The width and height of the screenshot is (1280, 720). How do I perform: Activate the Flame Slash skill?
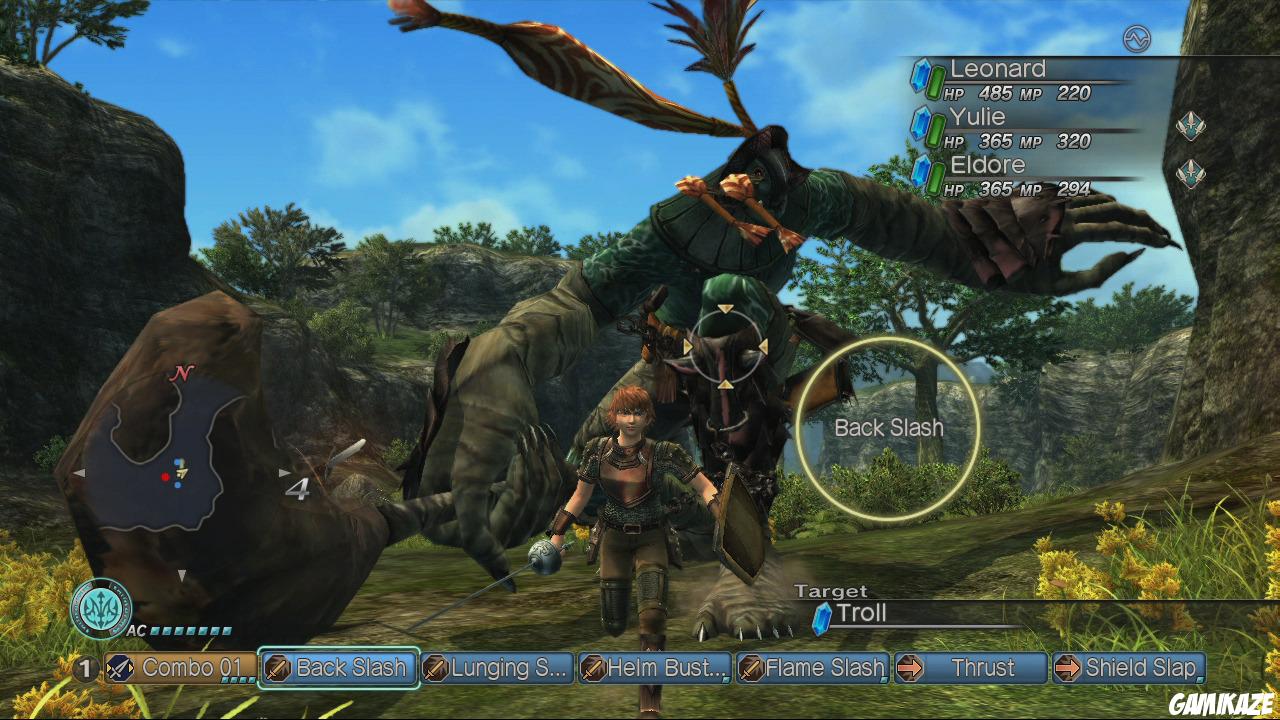pos(812,668)
